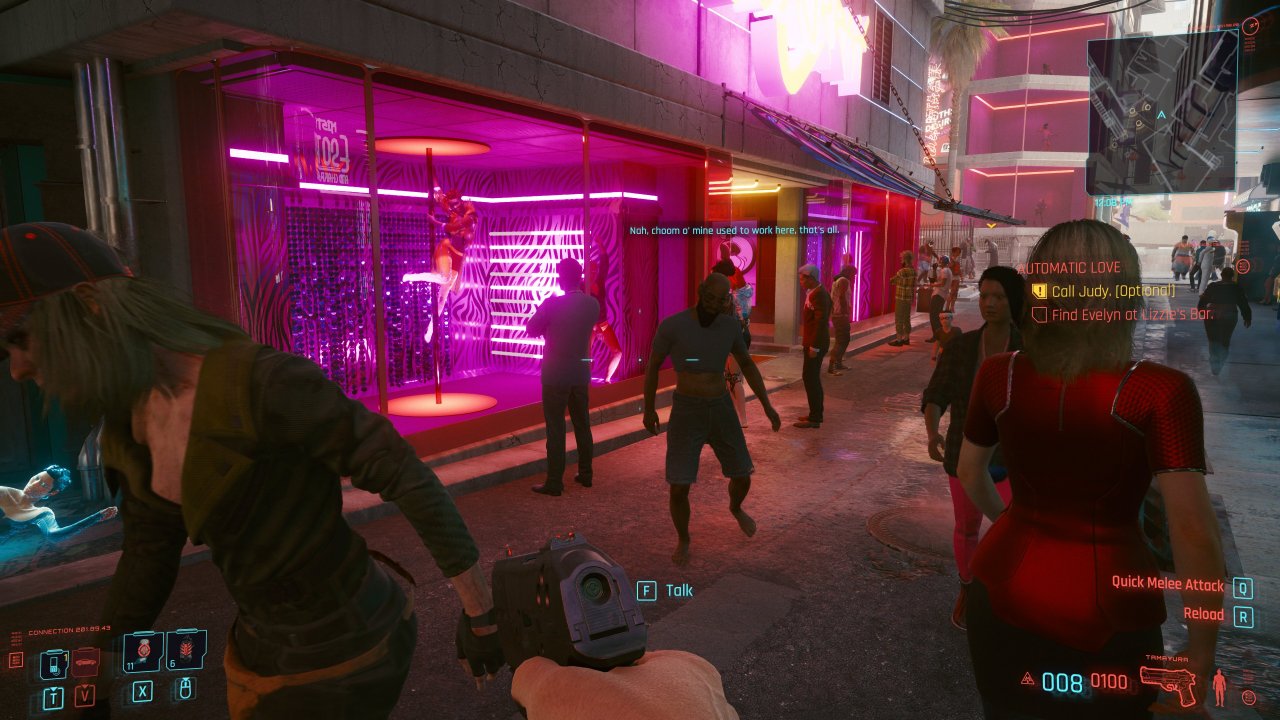Click the 12:08 PM time display under the minimap
This screenshot has width=1280, height=720.
pyautogui.click(x=1113, y=202)
